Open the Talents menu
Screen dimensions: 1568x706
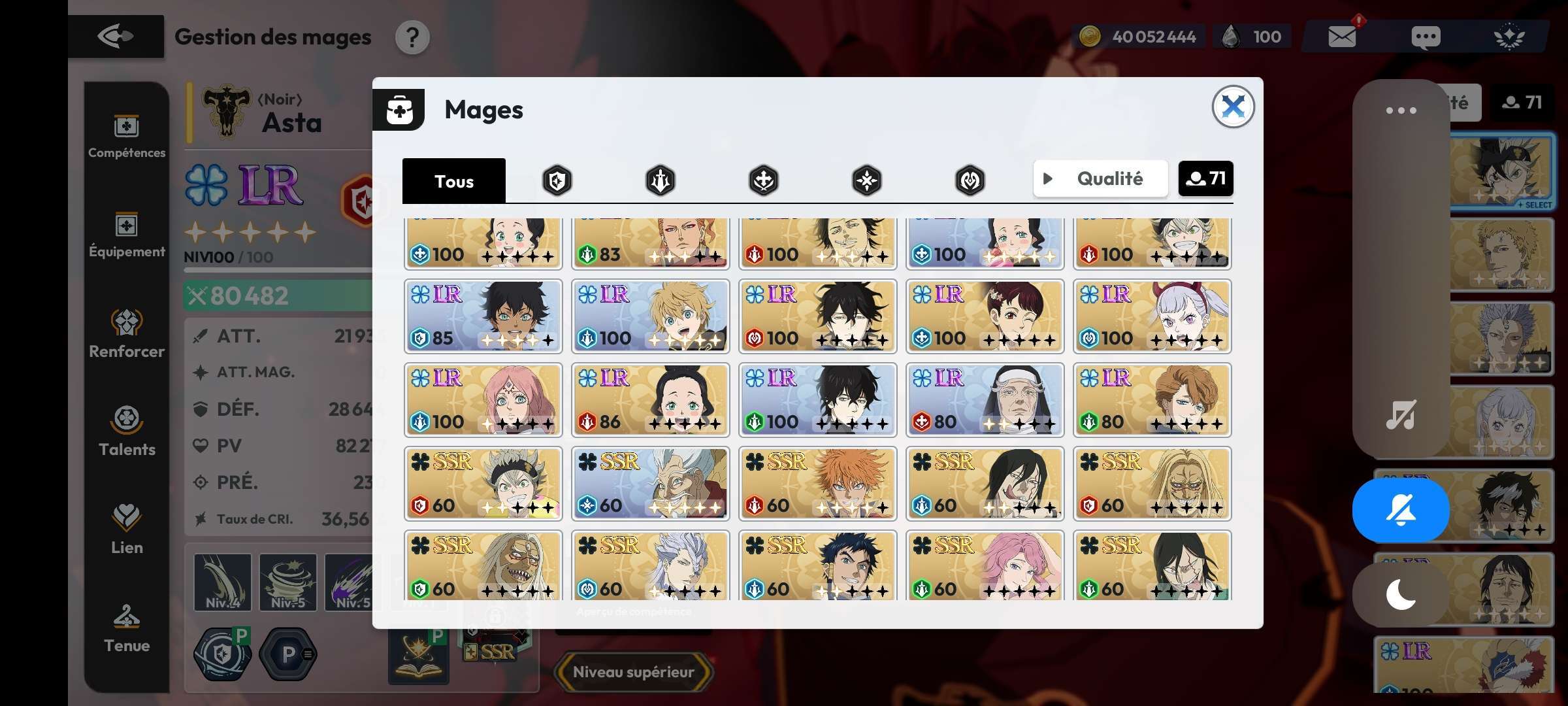click(127, 431)
